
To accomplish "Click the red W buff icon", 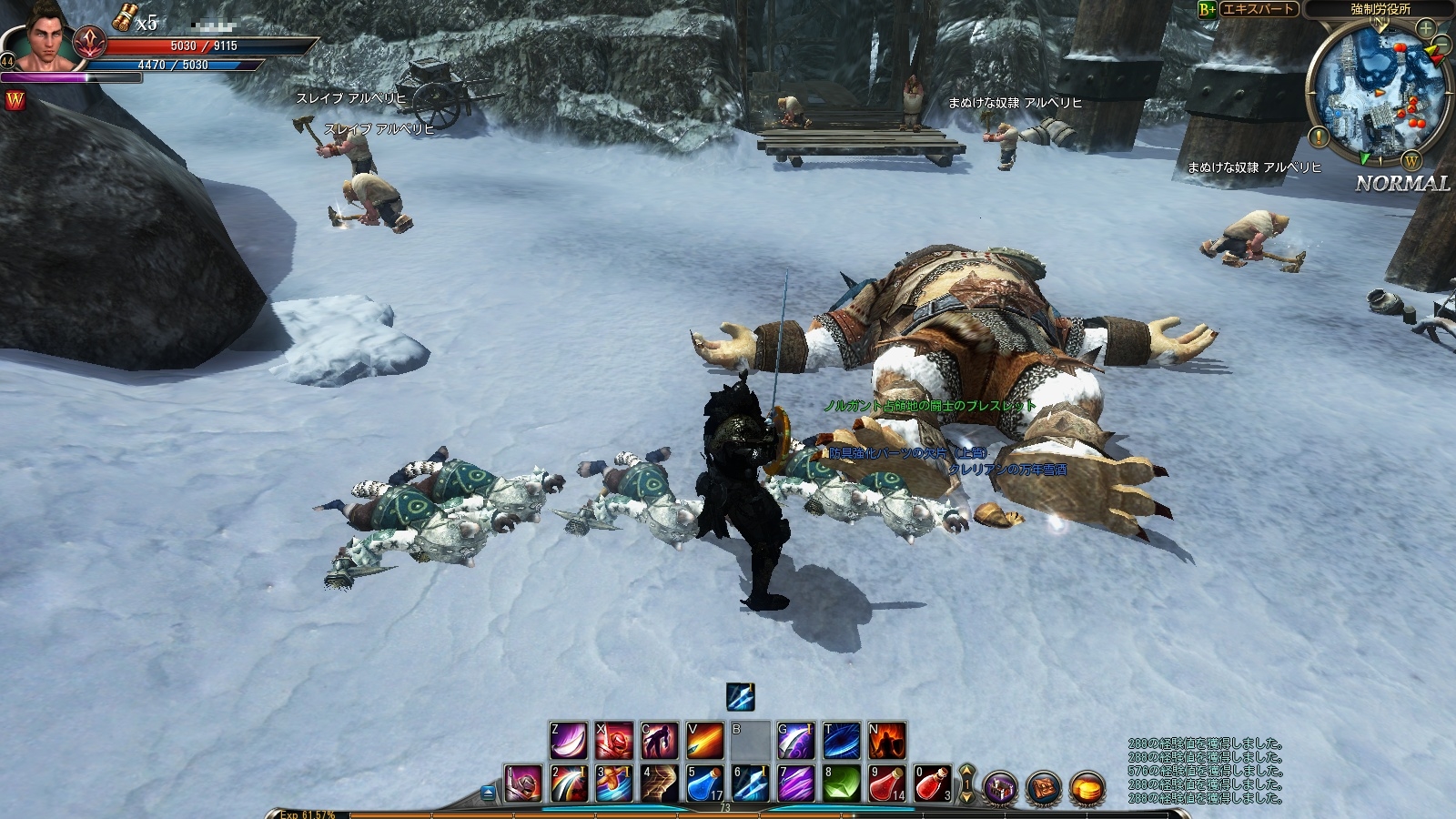I will pos(15,100).
